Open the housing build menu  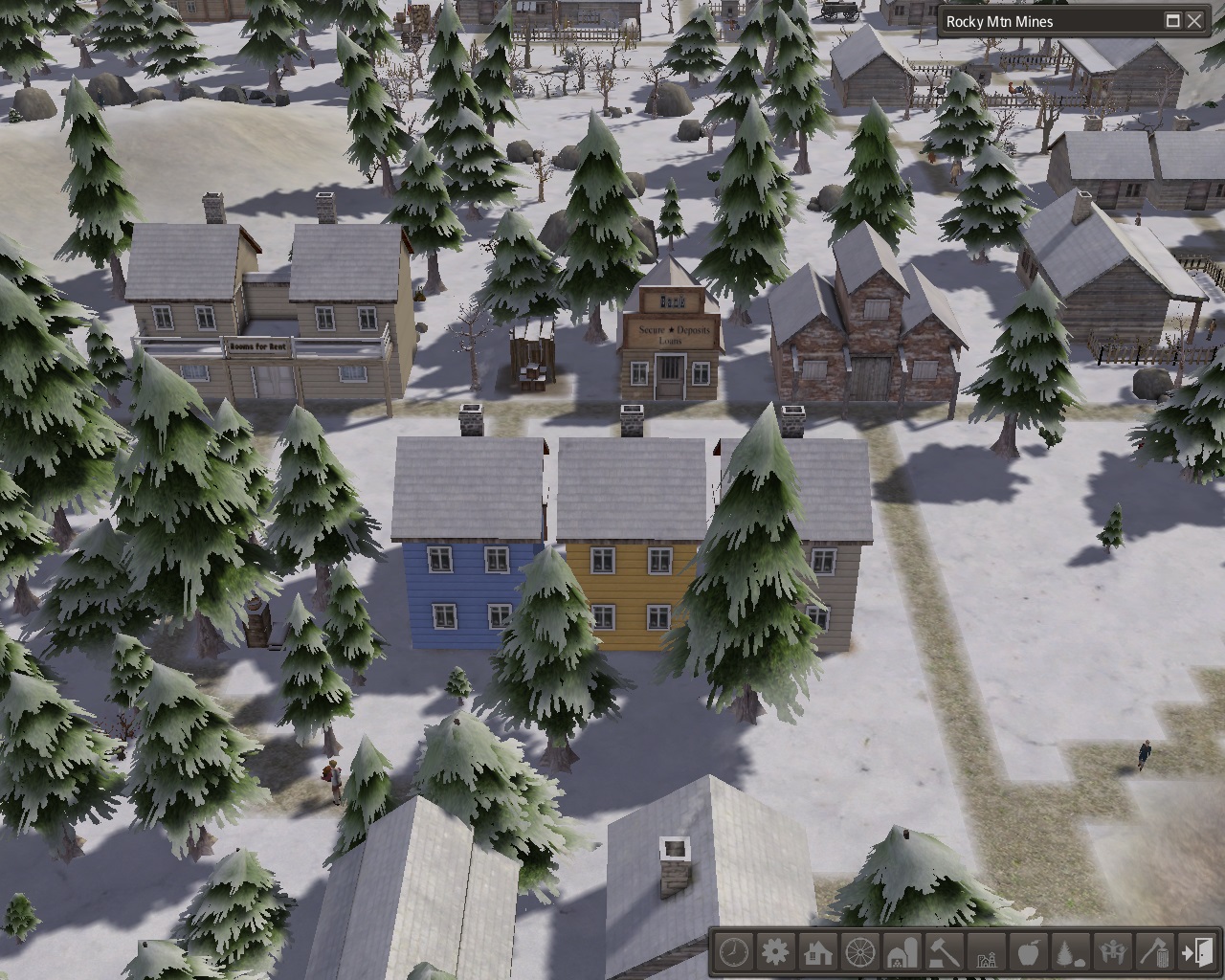point(818,952)
